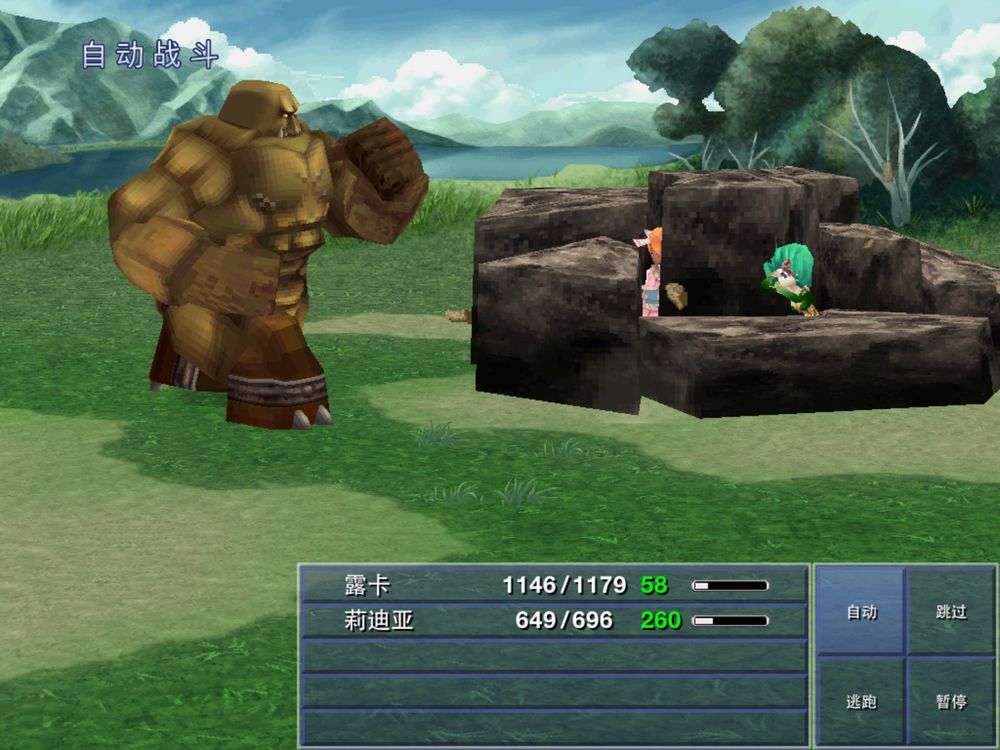
Task: Choose the 逃跑 flee button
Action: (861, 701)
